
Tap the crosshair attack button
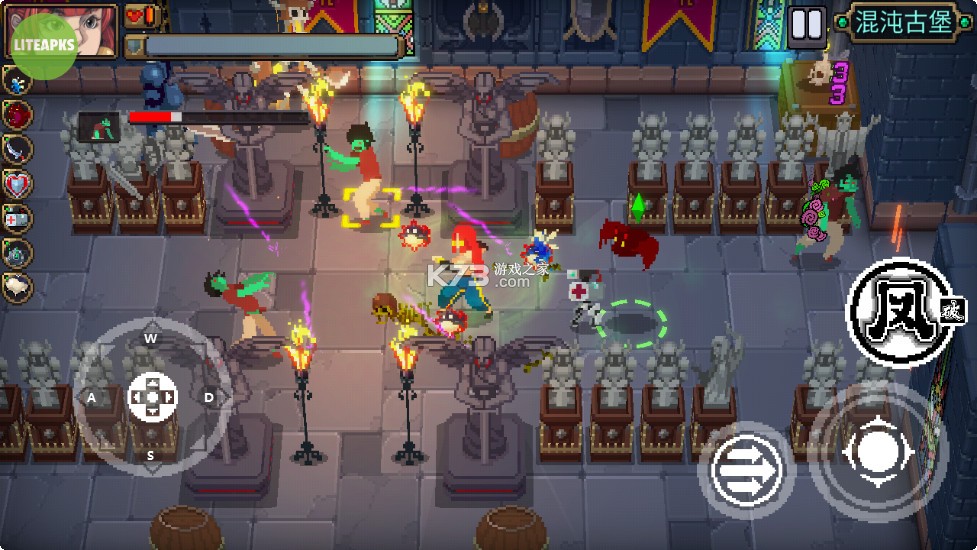878,451
